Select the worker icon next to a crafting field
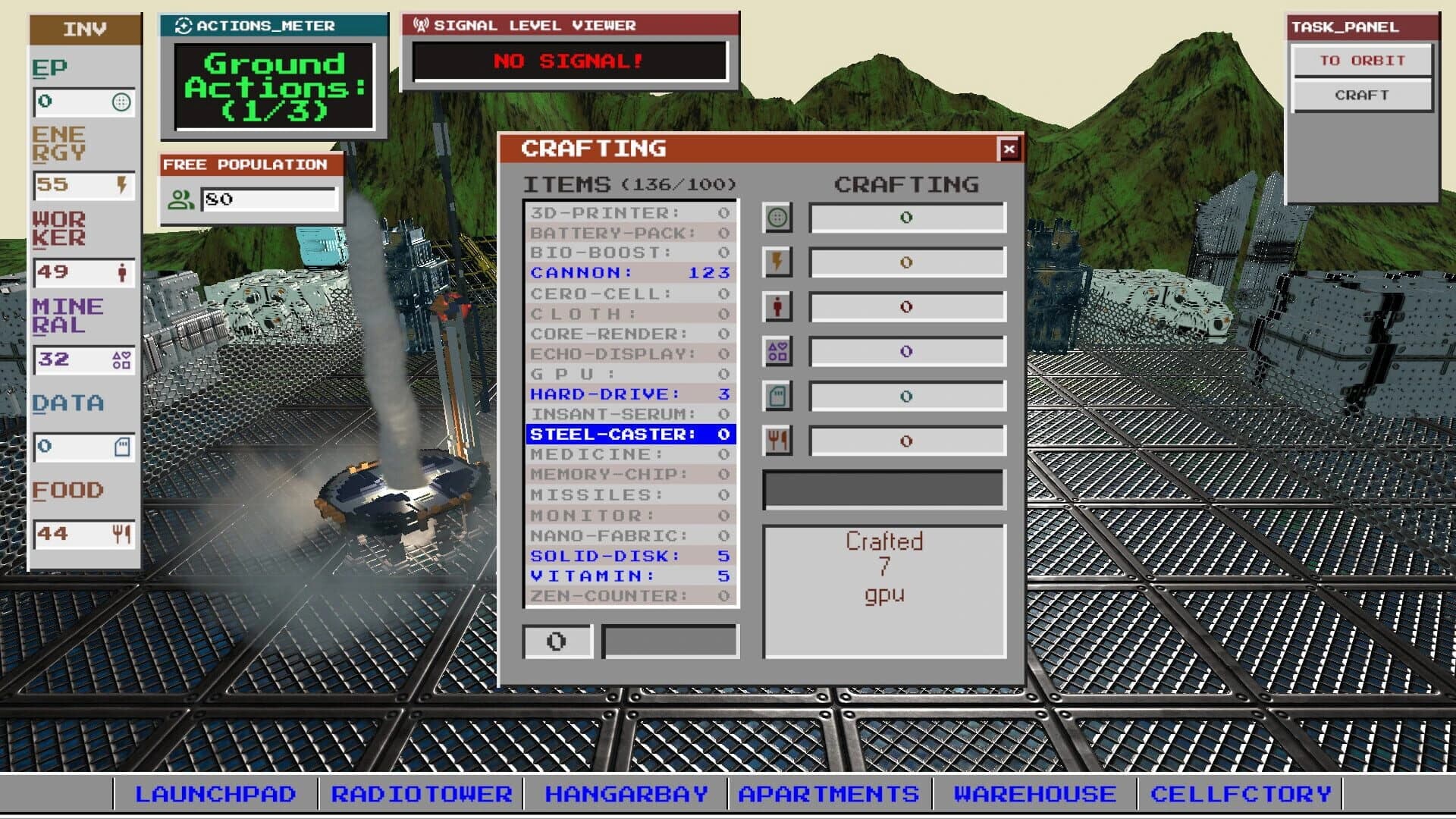Screen dimensions: 1456x819 pos(777,307)
